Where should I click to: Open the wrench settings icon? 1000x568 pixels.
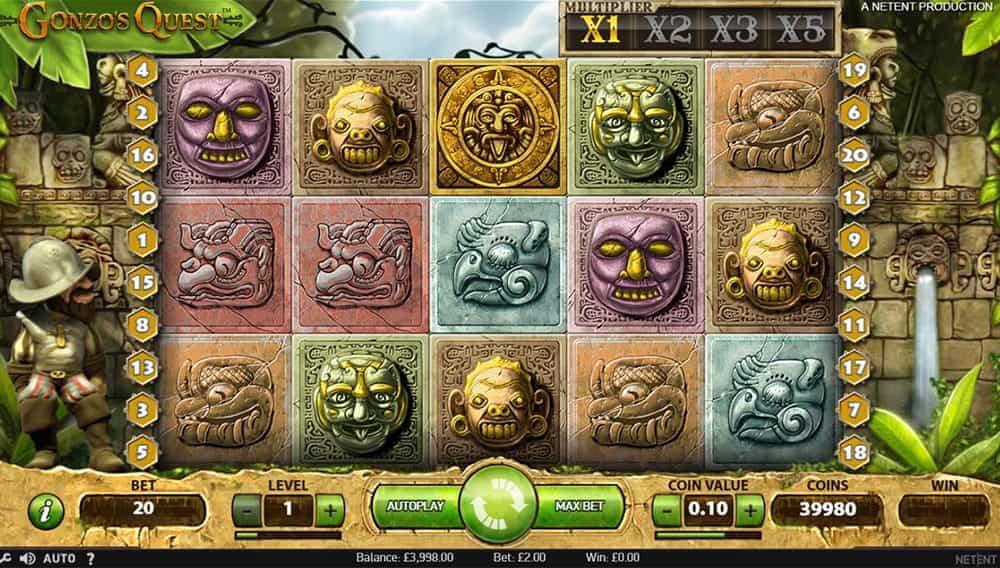tap(7, 558)
